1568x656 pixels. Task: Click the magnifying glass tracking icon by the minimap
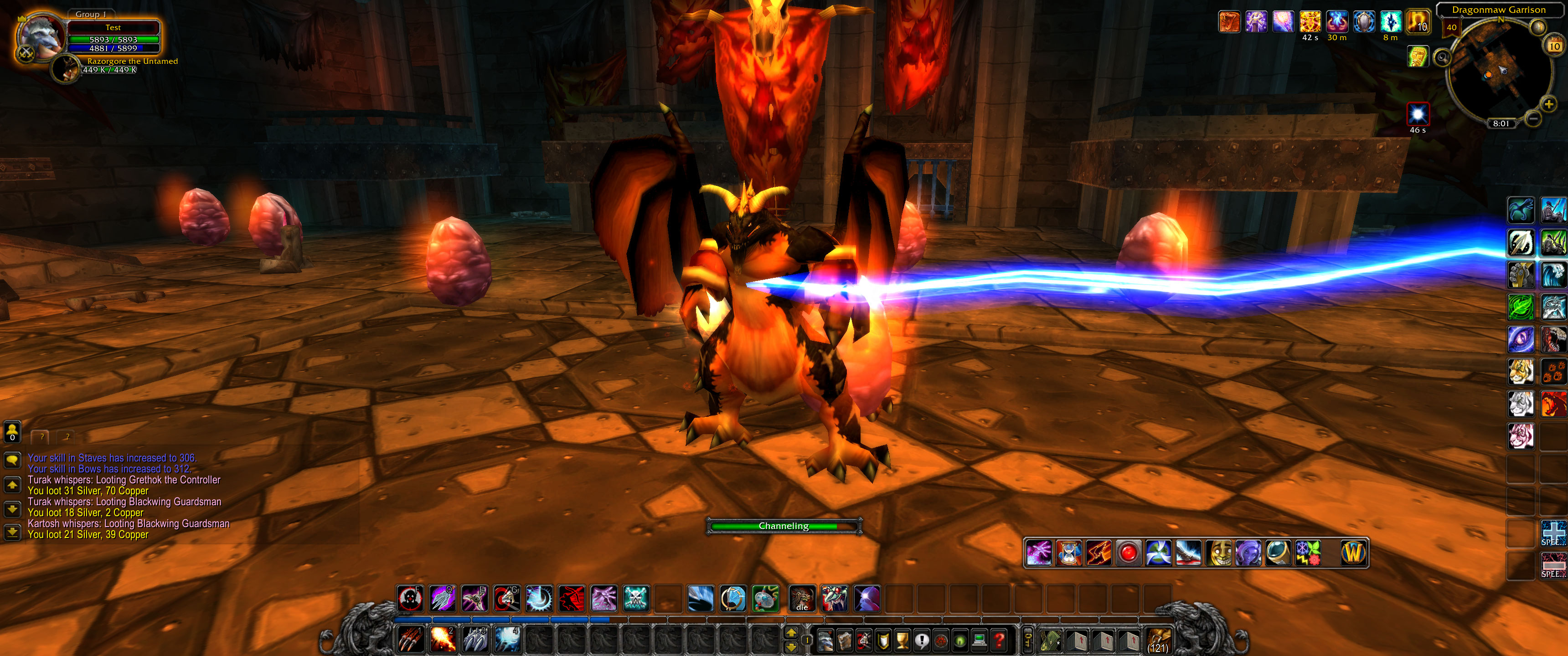tap(1443, 58)
